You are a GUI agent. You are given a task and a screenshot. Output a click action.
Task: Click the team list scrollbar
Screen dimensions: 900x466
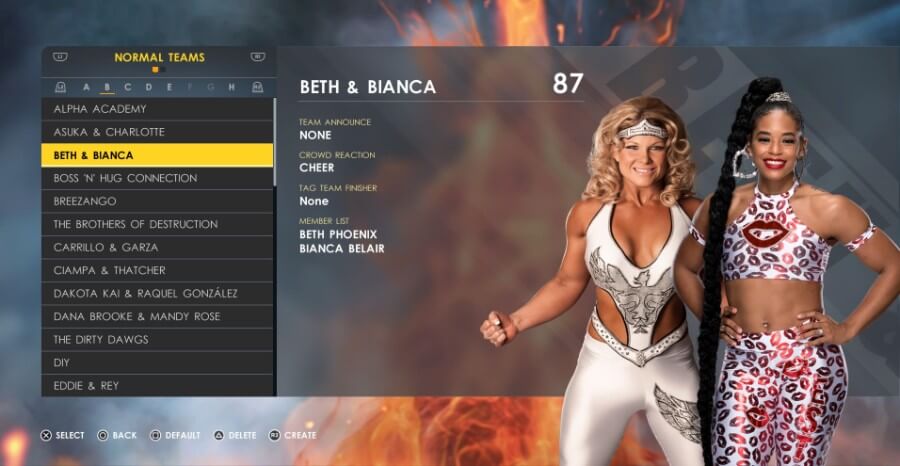[x=275, y=140]
